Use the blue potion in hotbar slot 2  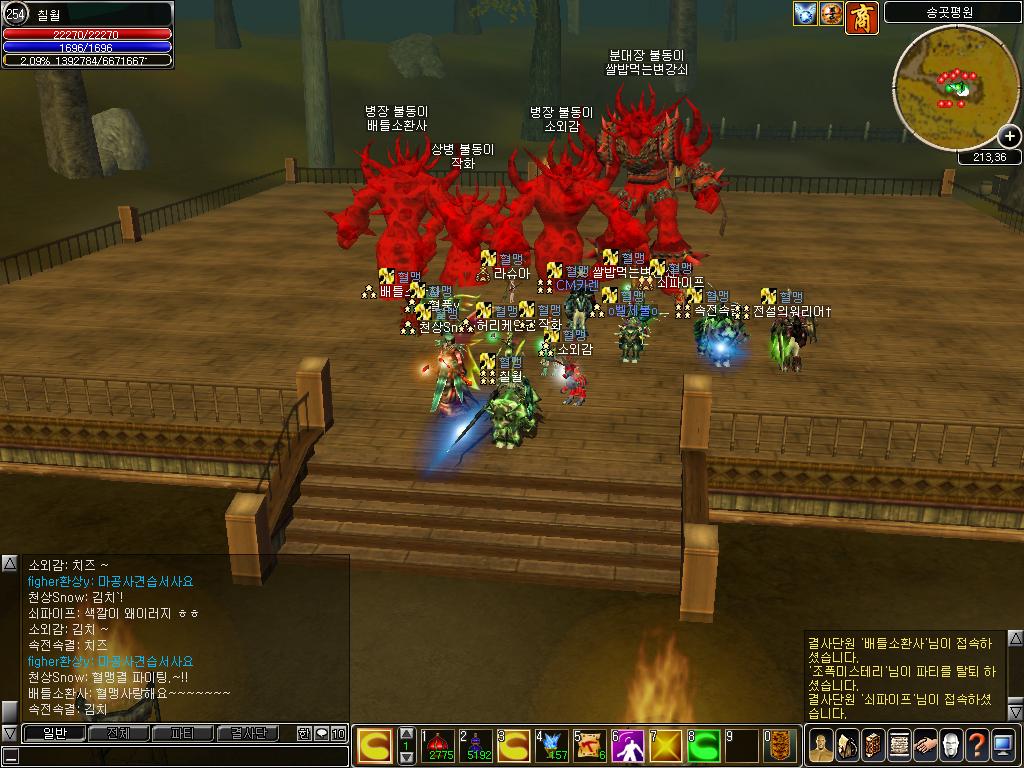click(478, 745)
